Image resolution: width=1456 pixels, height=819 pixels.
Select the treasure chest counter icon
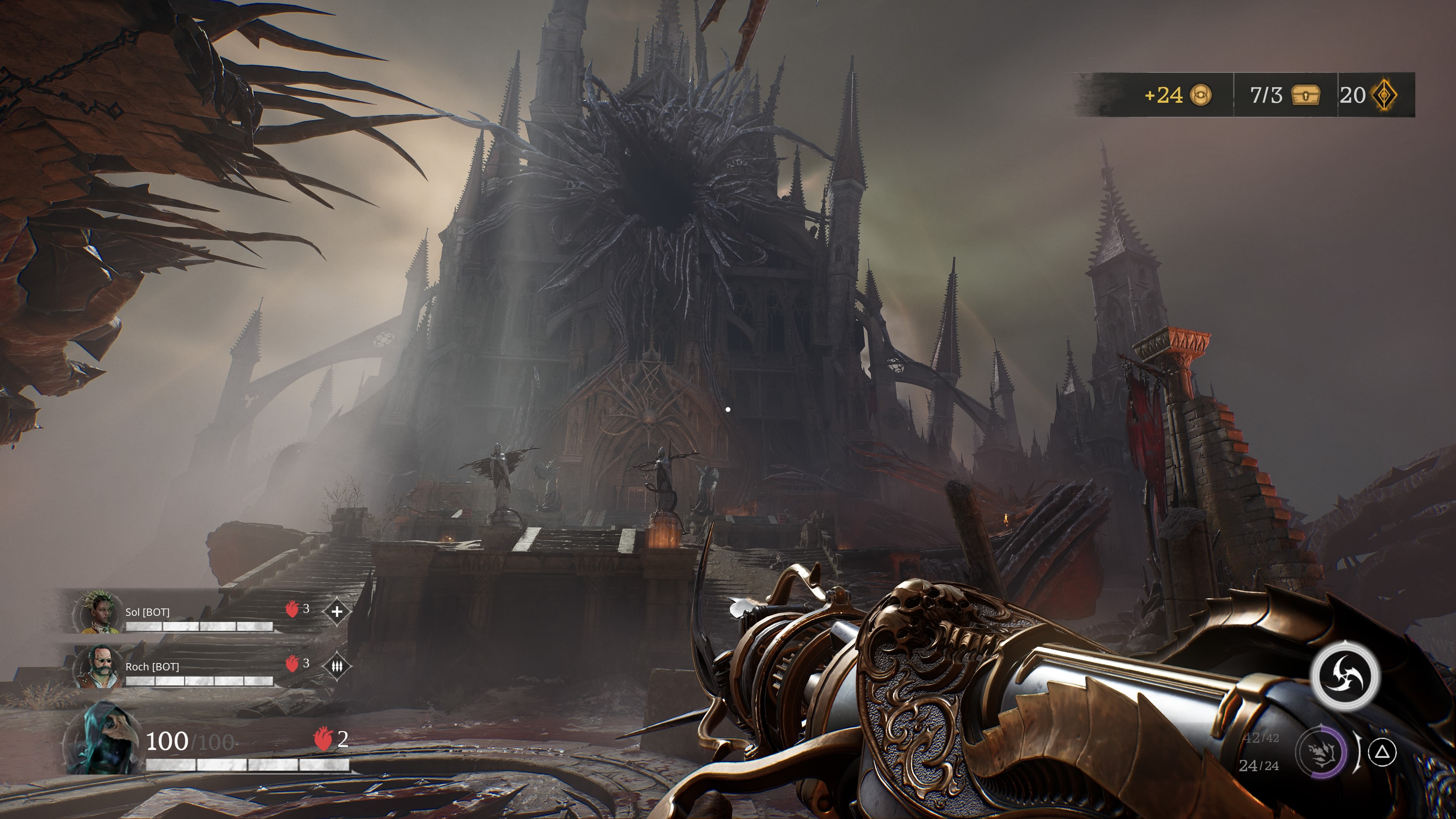1305,96
